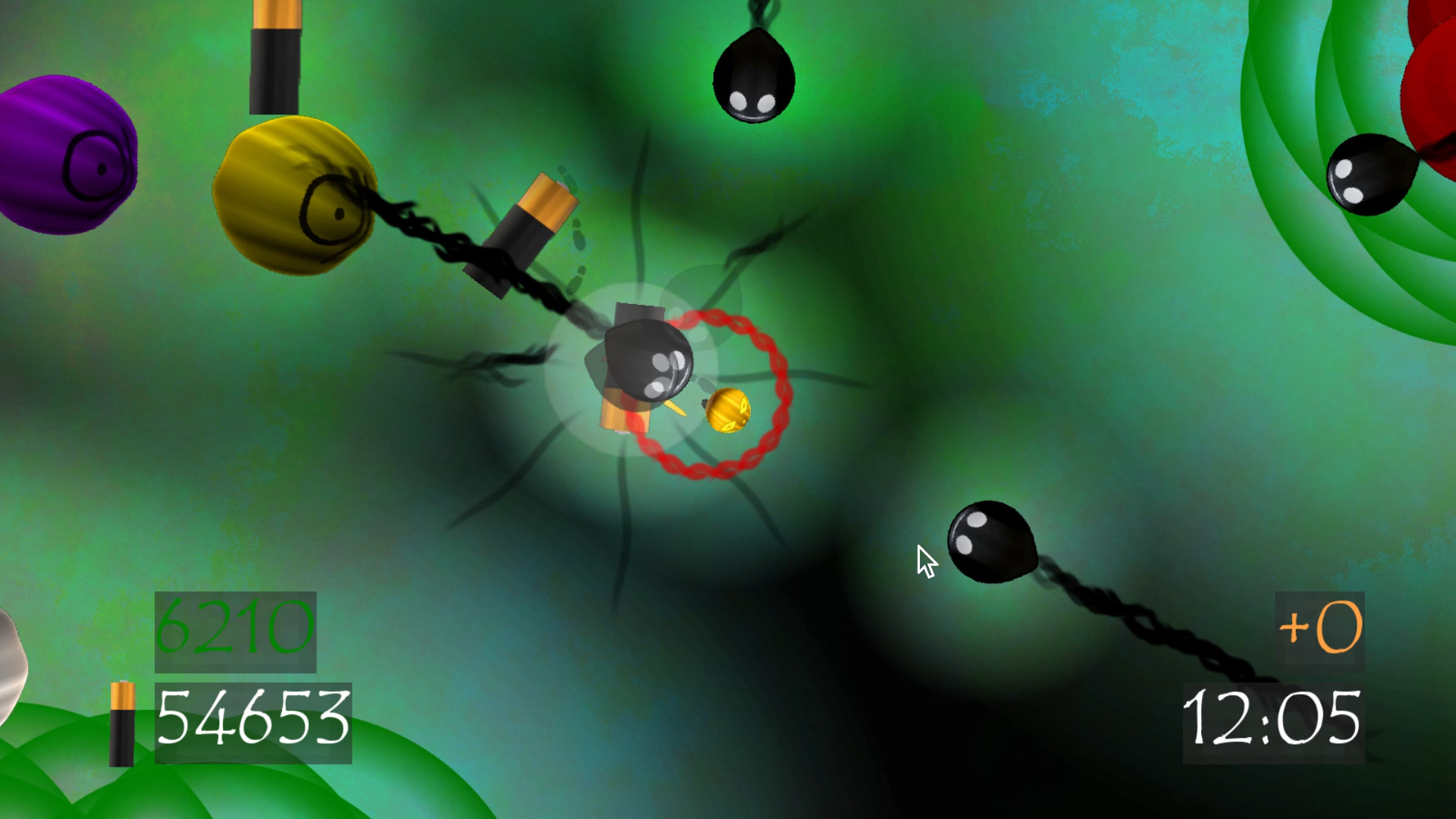
Task: Select the purple blob in the top-left corner
Action: [x=64, y=152]
